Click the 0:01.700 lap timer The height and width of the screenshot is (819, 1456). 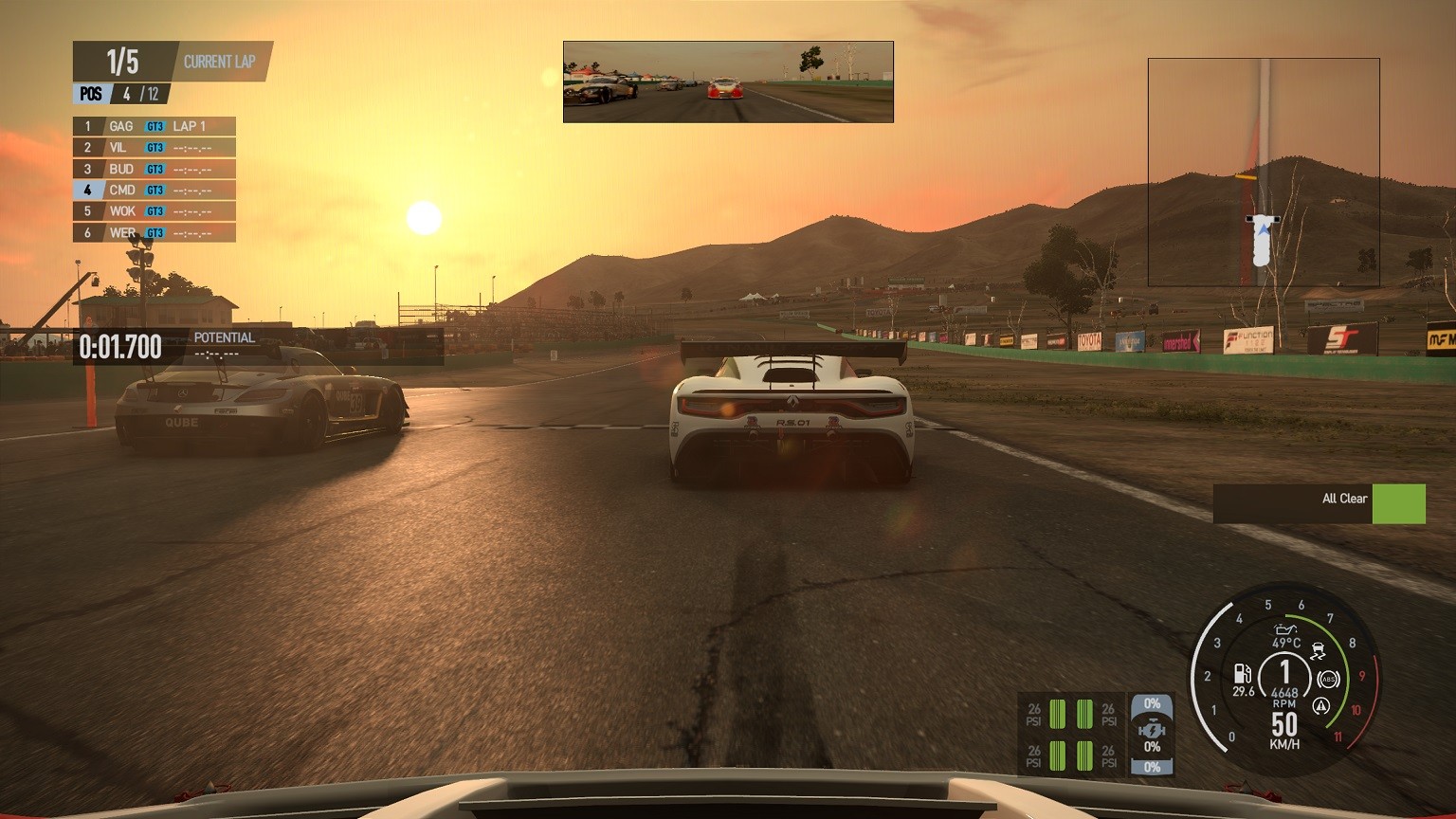(x=121, y=346)
